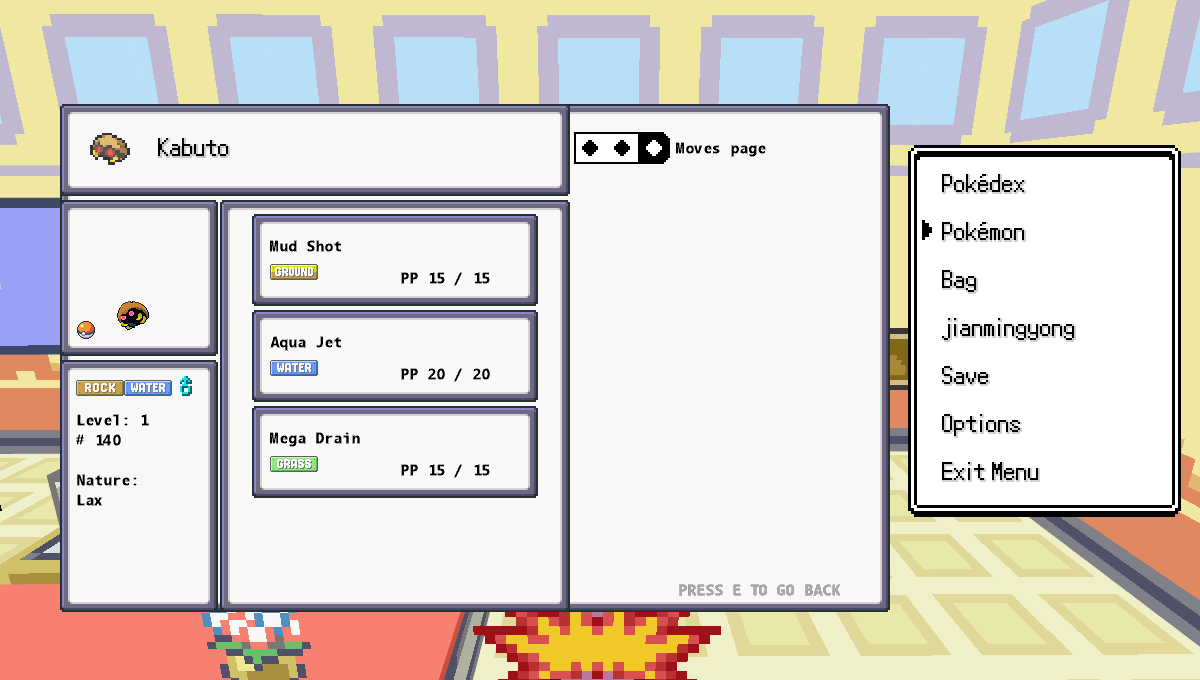Select the Mud Shot move
1200x680 pixels.
(395, 260)
